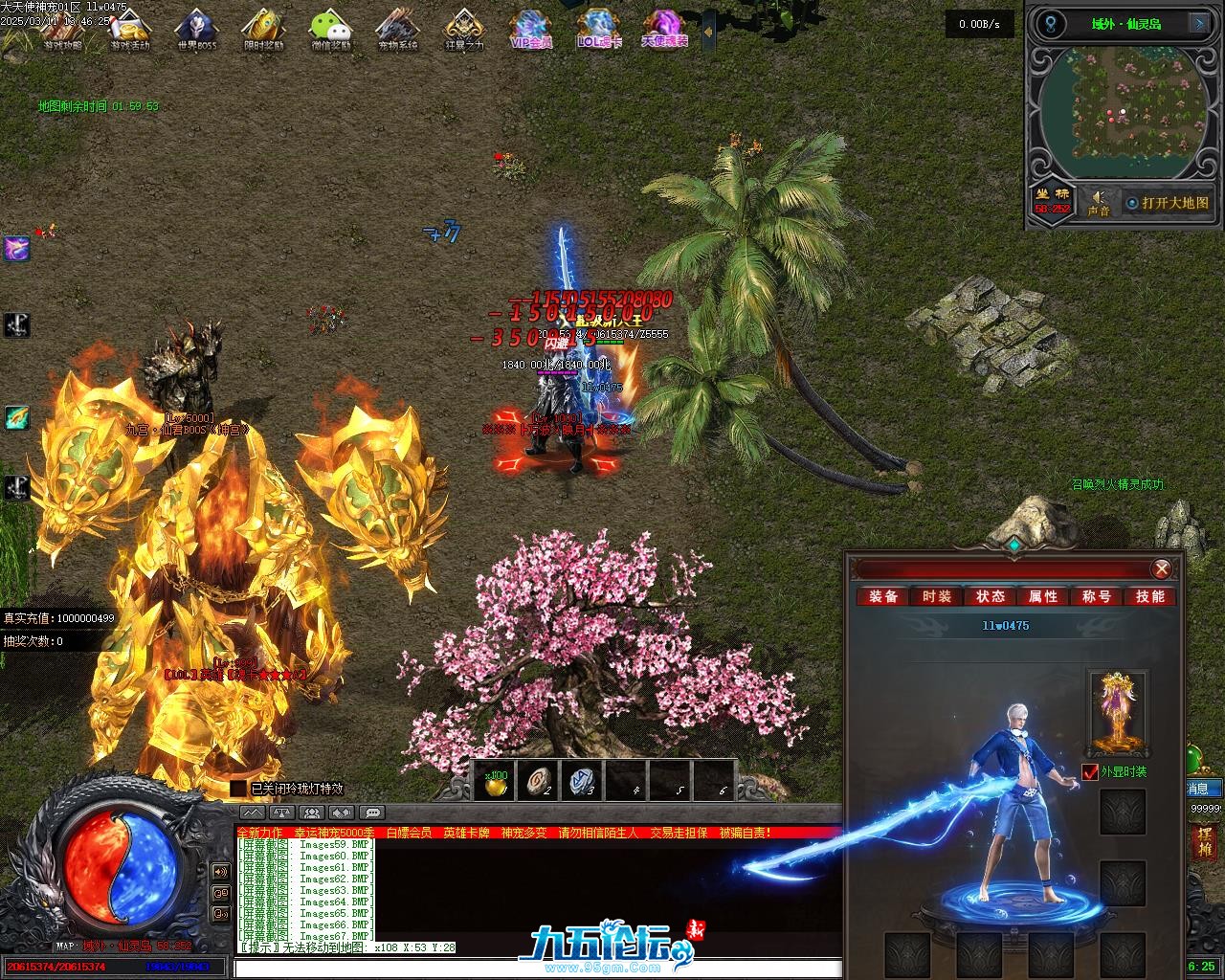
Task: Click 打开大地图 to open the world map
Action: click(x=1167, y=203)
